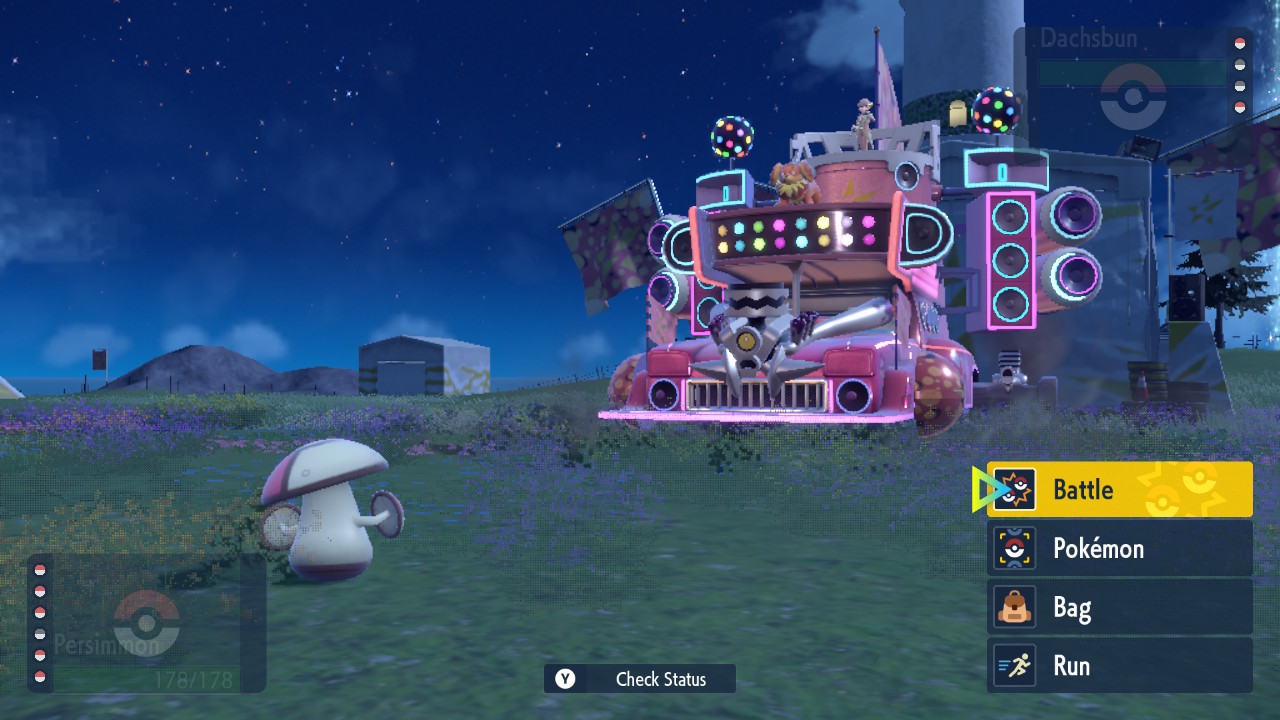Open the Pokémon party menu
This screenshot has width=1280, height=720.
point(1119,548)
